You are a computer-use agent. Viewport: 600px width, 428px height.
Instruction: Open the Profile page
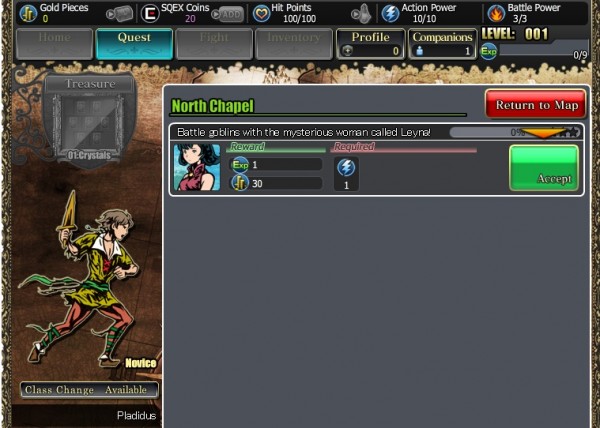[370, 44]
